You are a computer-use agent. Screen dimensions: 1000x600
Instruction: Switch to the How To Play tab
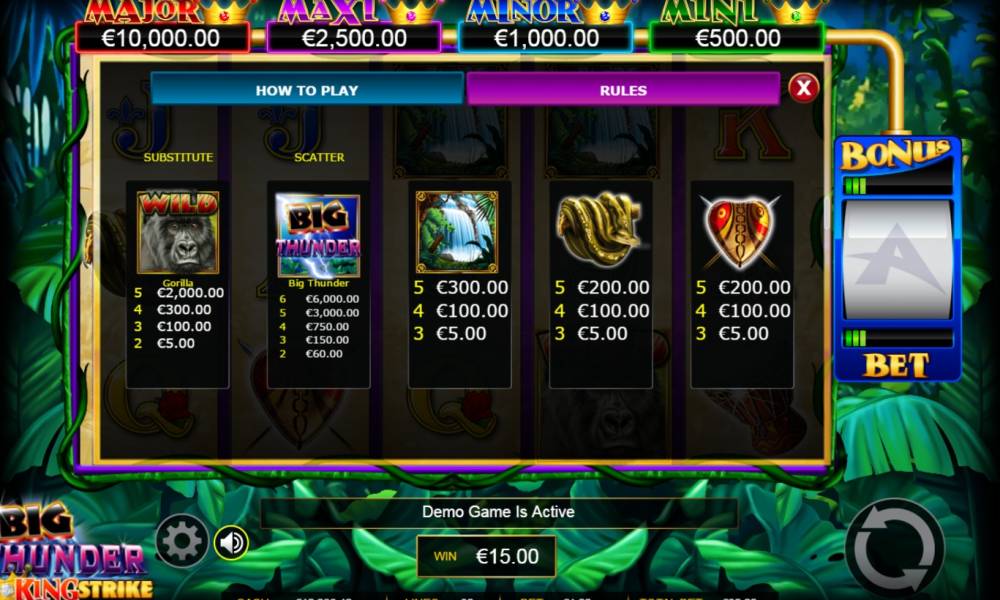307,89
